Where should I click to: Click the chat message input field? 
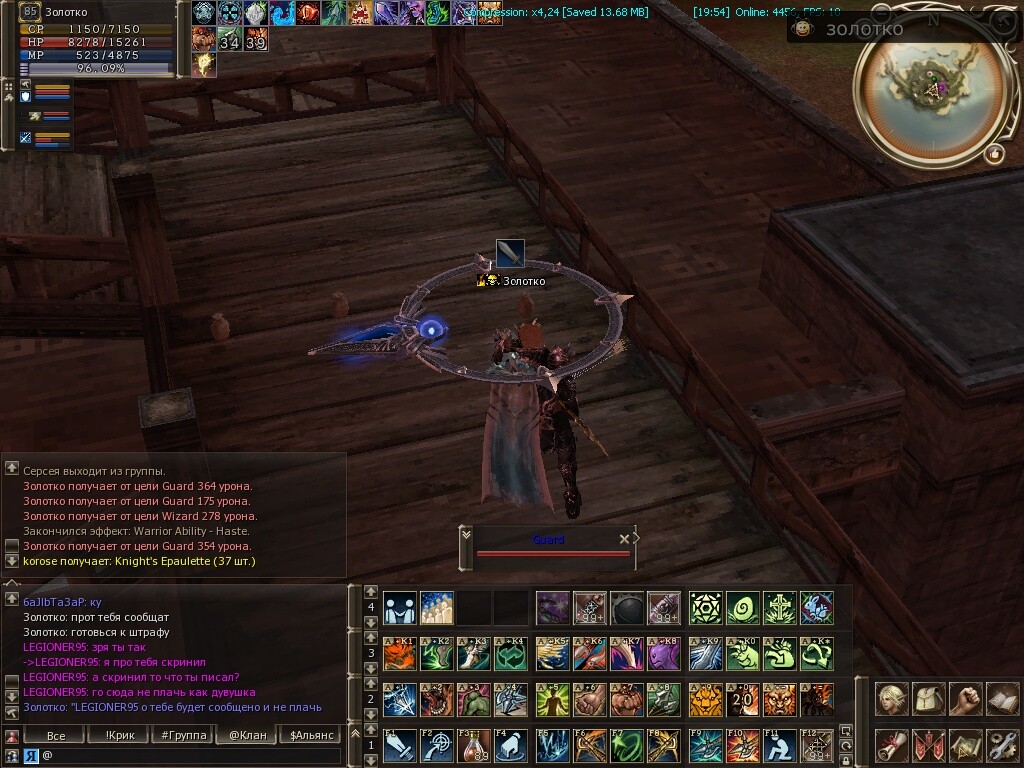pyautogui.click(x=190, y=756)
